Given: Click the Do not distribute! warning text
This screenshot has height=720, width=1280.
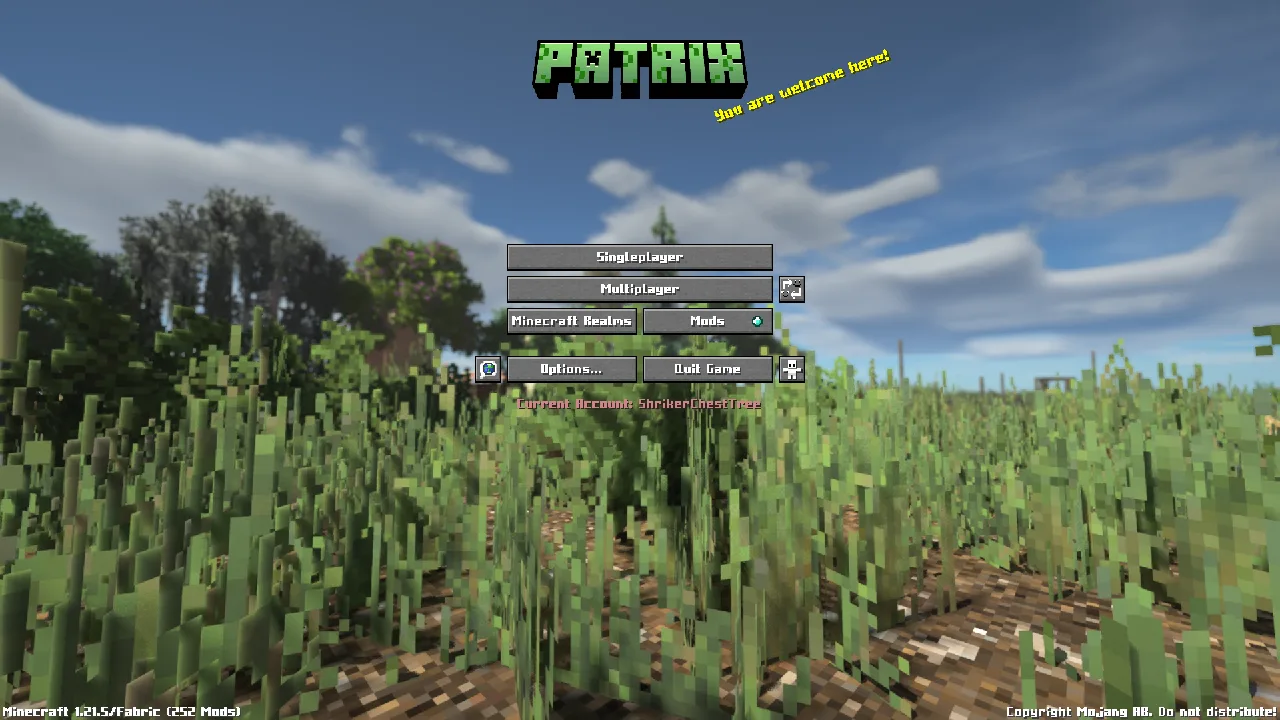Looking at the screenshot, I should tap(1216, 712).
